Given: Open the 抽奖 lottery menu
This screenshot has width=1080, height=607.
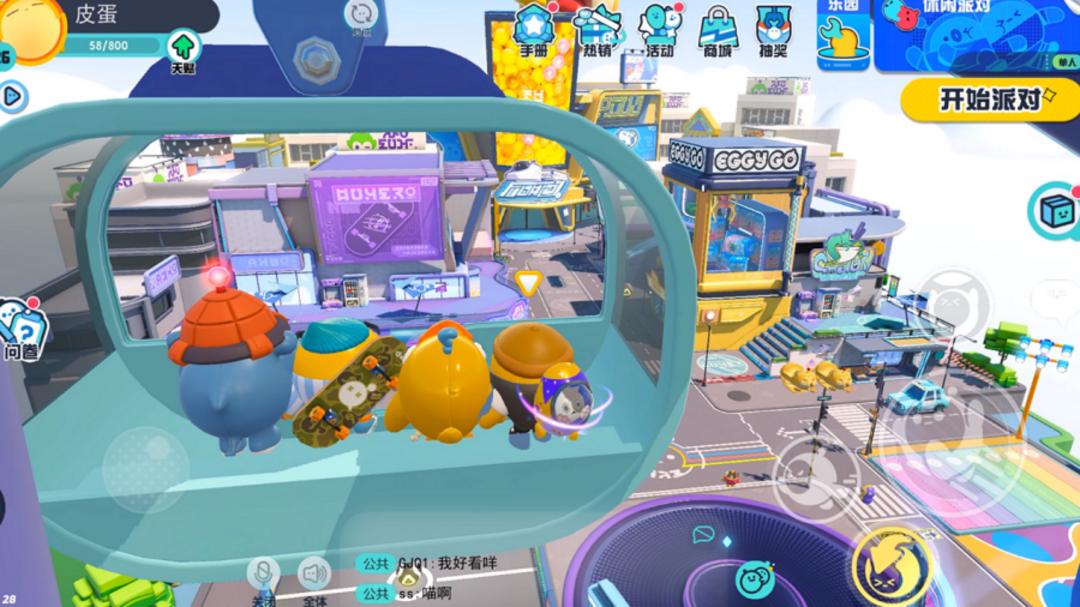Looking at the screenshot, I should click(x=773, y=31).
